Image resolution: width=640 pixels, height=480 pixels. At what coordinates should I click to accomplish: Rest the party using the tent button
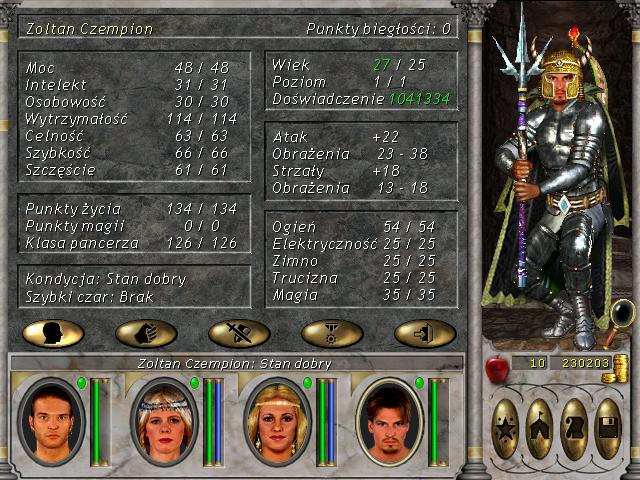(x=541, y=428)
